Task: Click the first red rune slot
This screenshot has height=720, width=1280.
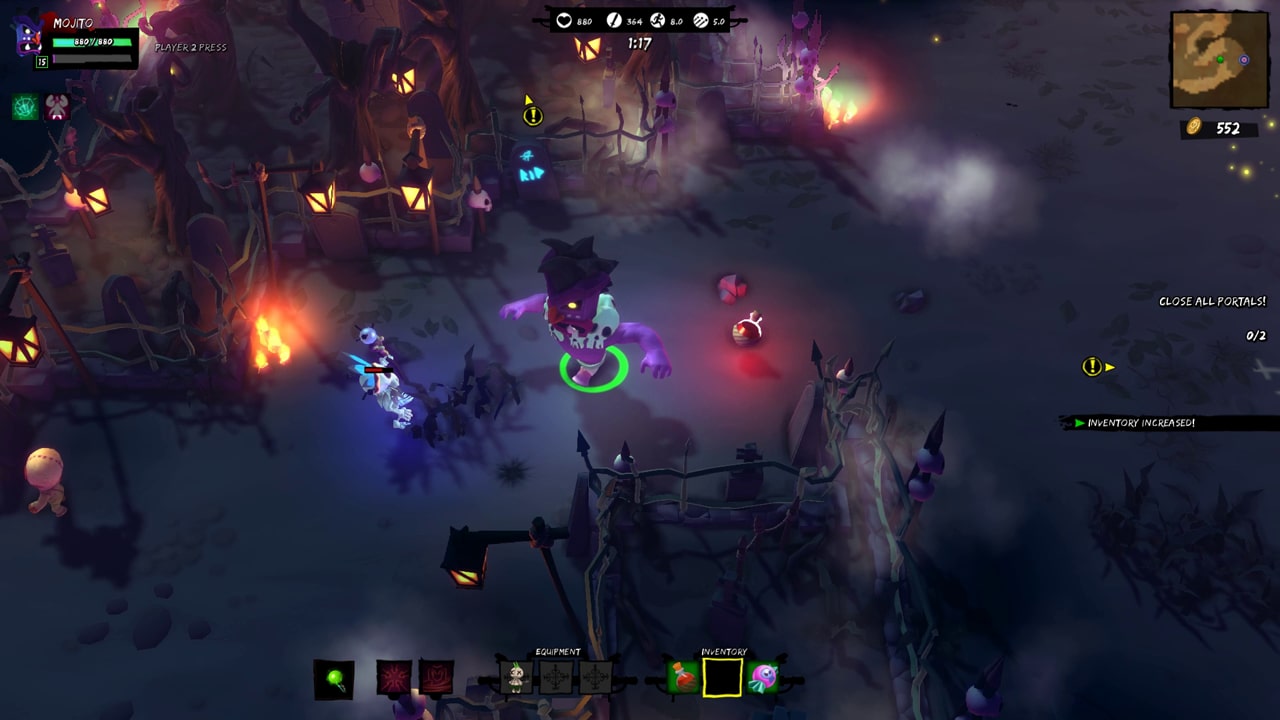Action: click(x=394, y=677)
